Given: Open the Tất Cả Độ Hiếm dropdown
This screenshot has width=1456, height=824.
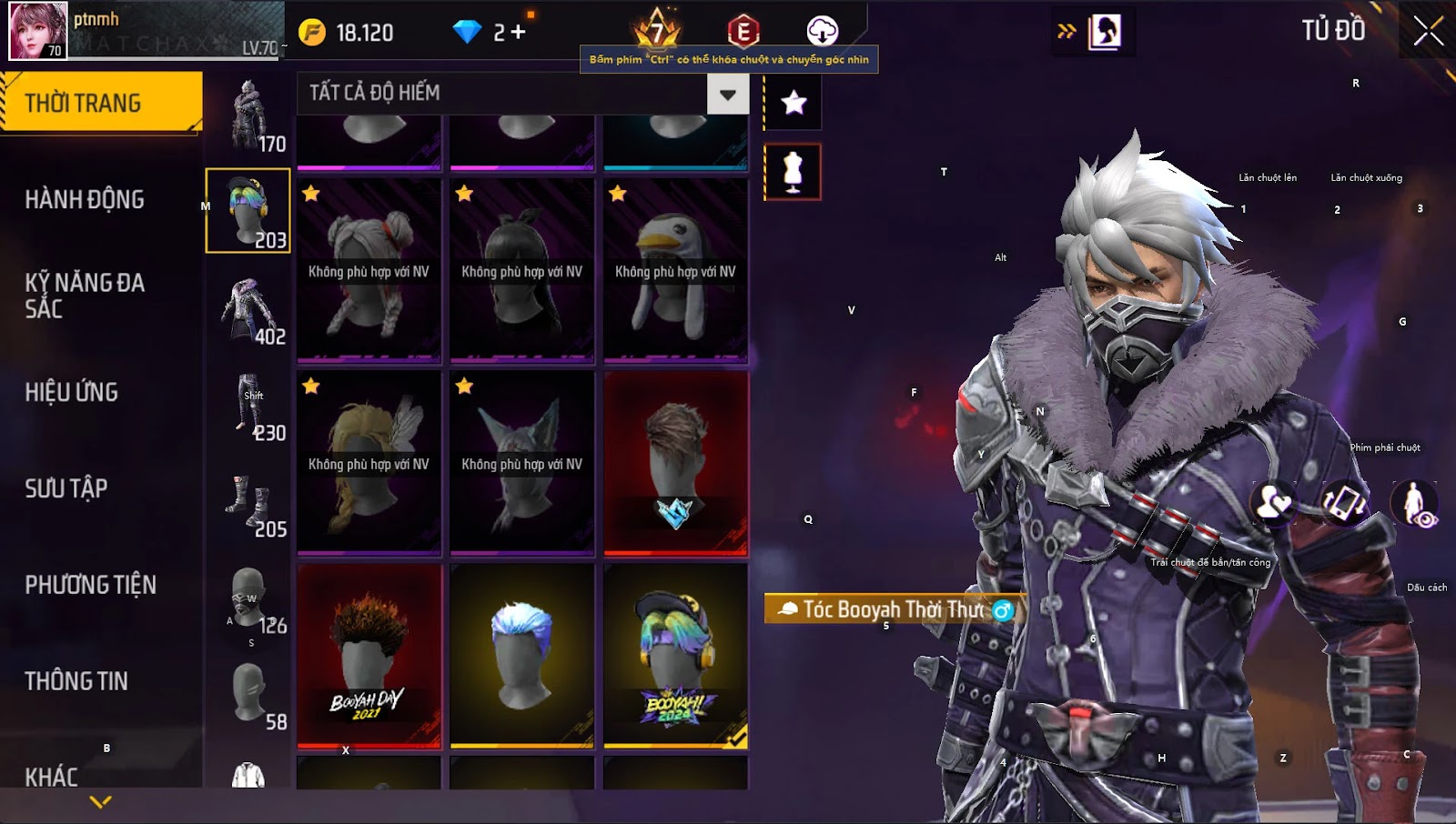Looking at the screenshot, I should [x=727, y=94].
